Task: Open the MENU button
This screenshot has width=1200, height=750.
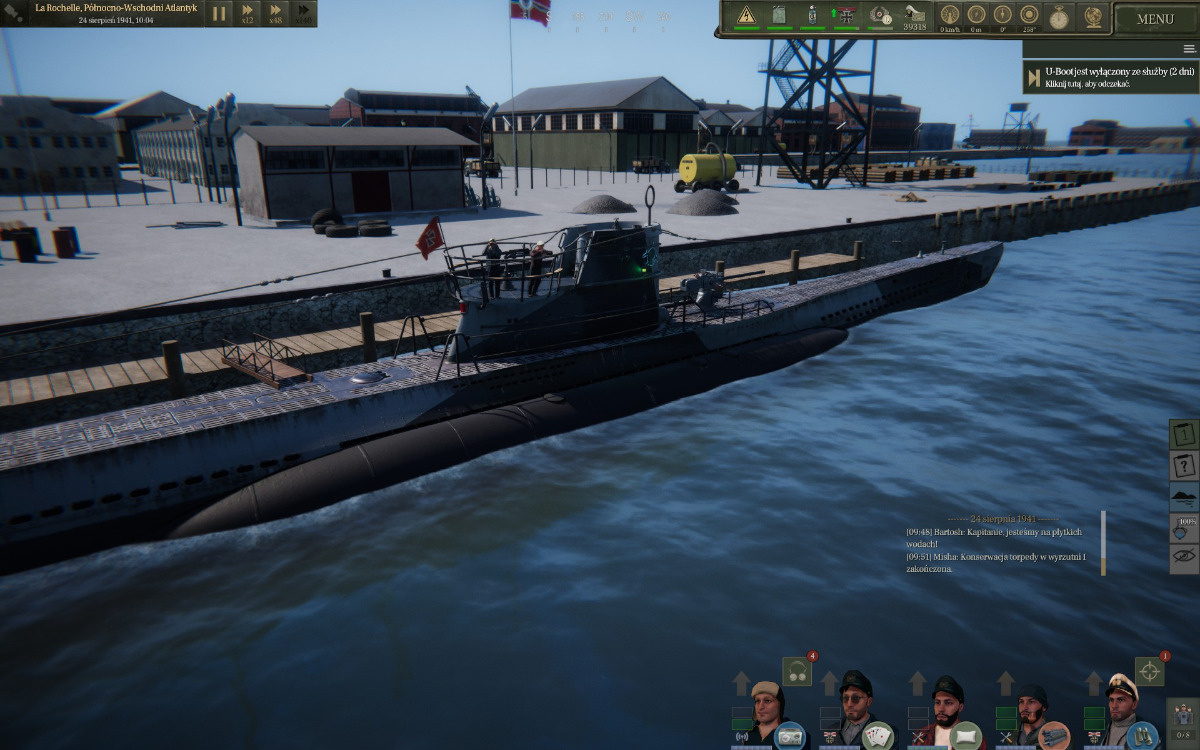Action: pos(1155,18)
